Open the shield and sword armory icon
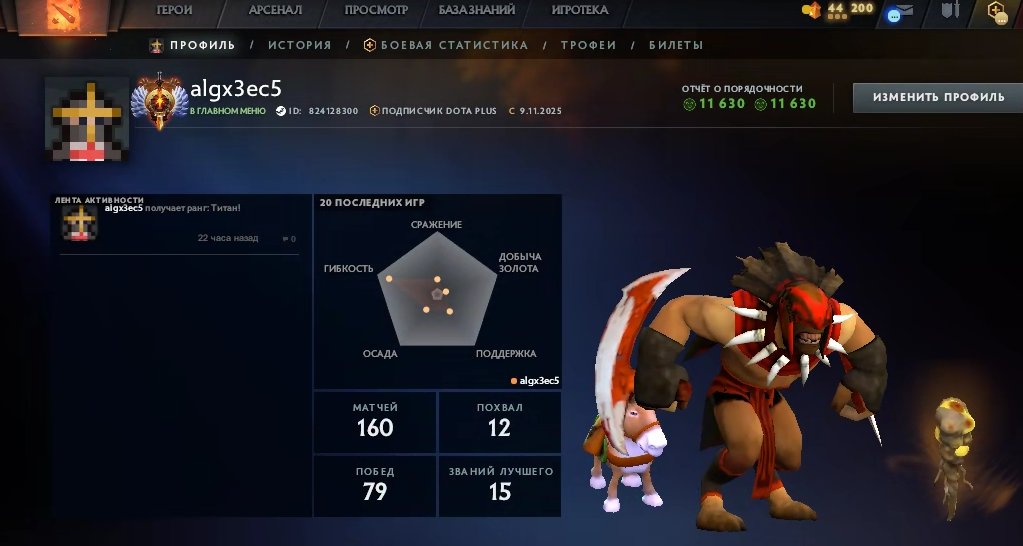1023x546 pixels. pyautogui.click(x=949, y=11)
